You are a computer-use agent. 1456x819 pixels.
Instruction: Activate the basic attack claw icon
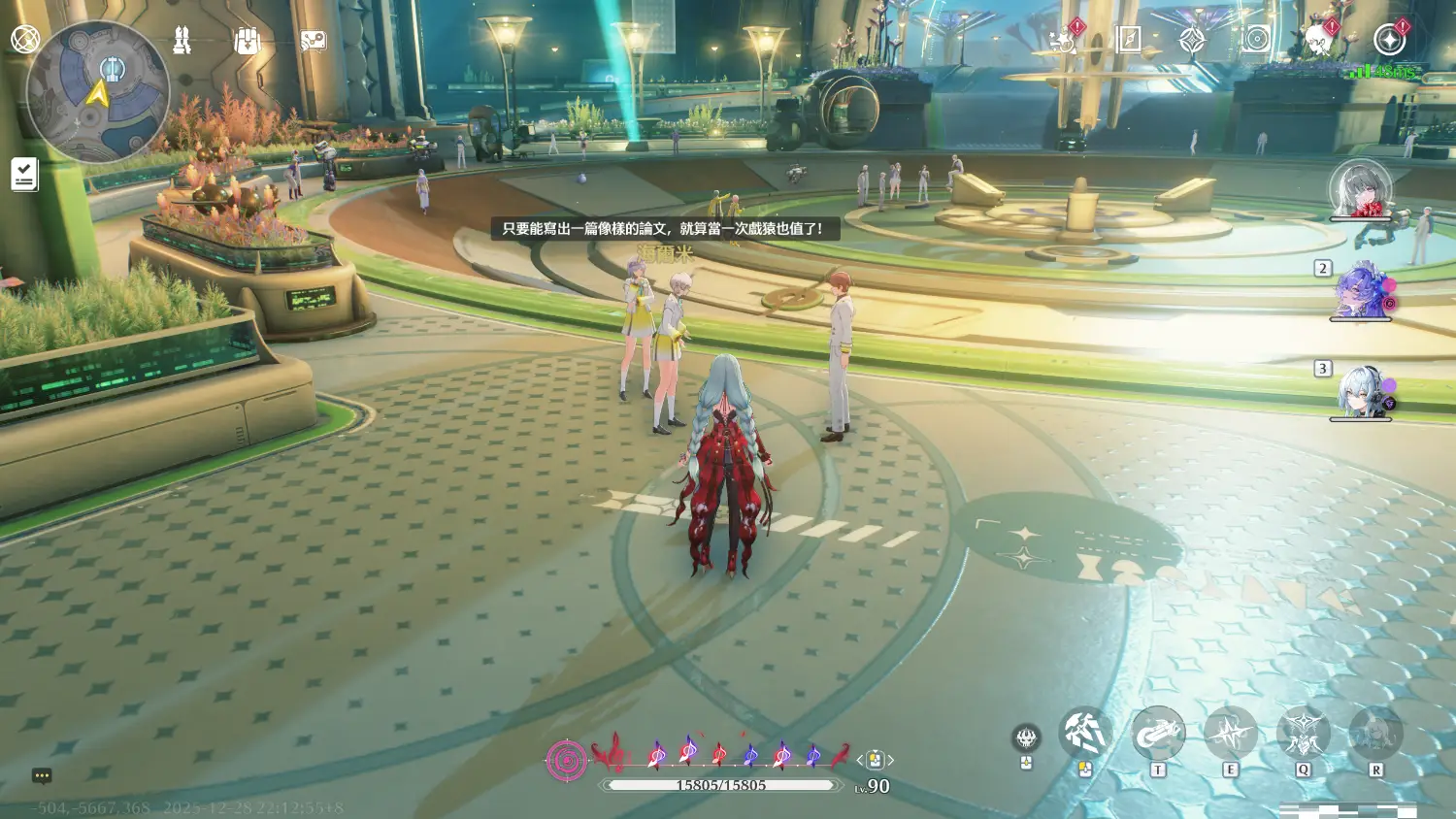(x=1084, y=734)
